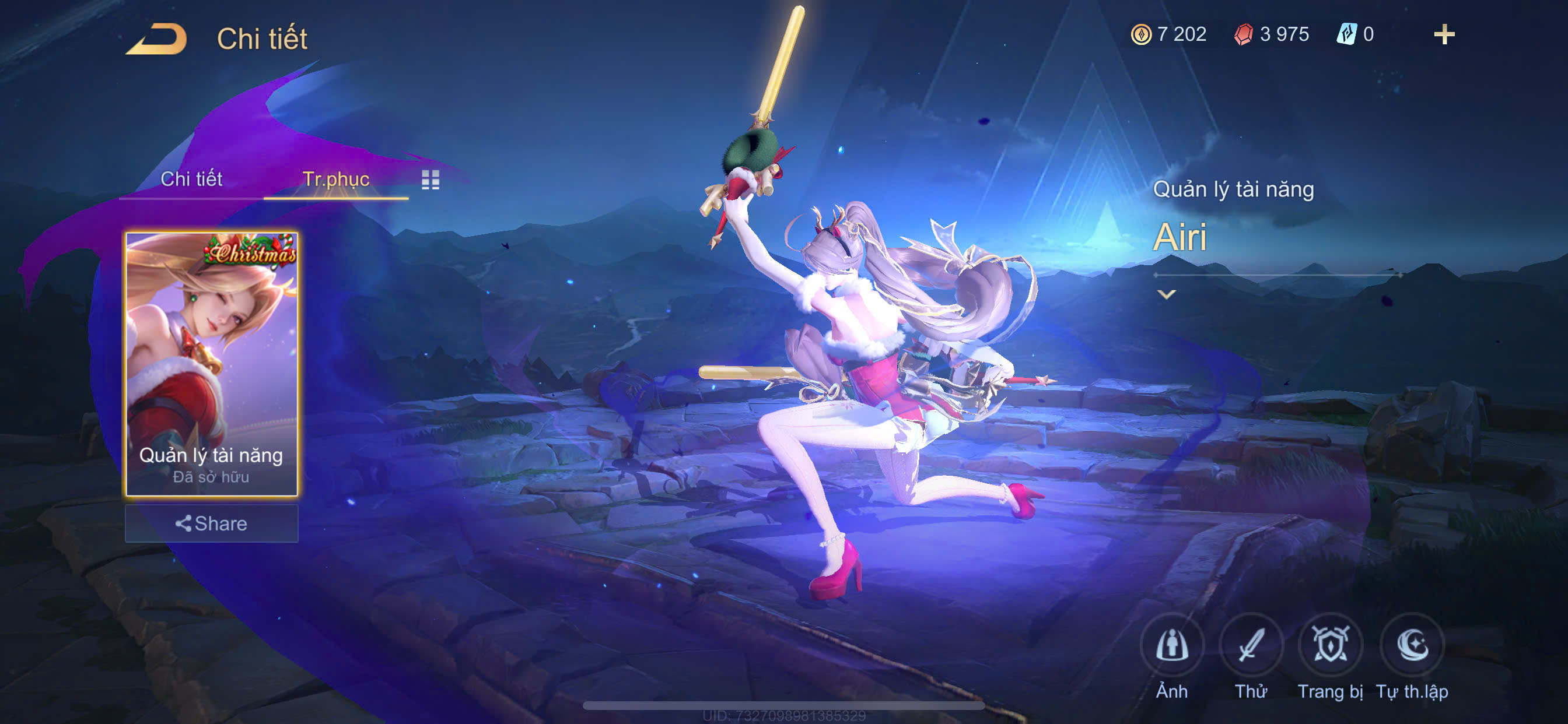Select the Christmas Quản lý tài năng skin card

211,363
